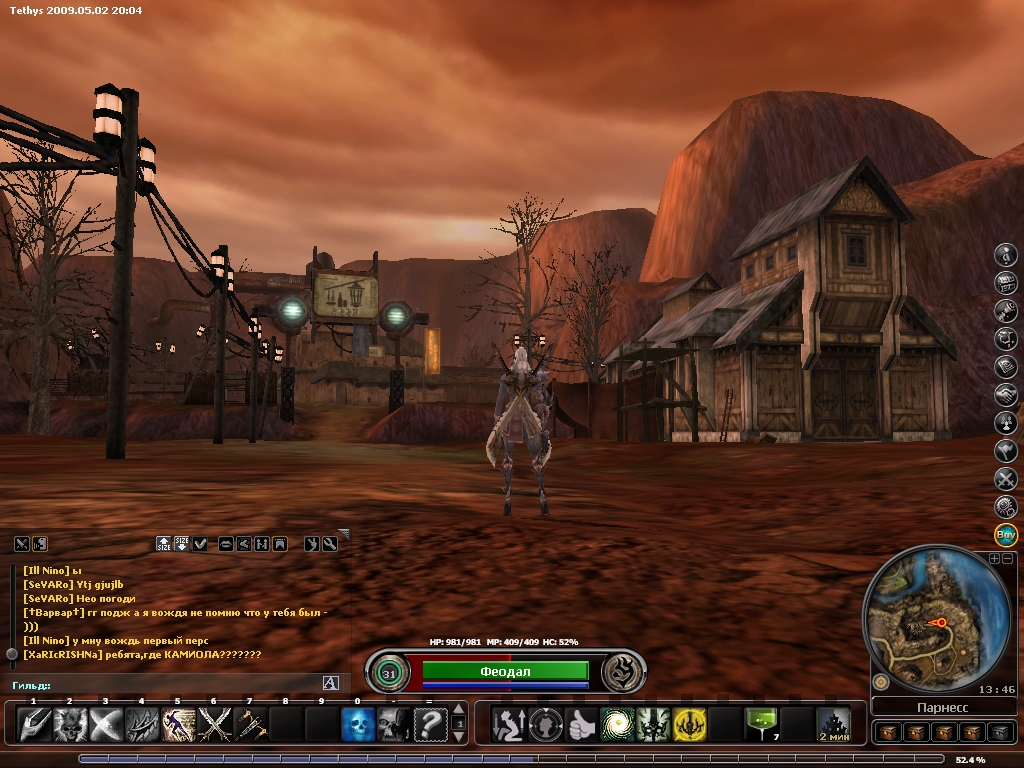Open the Buy shop button
Screen dimensions: 1024x768
point(1006,534)
